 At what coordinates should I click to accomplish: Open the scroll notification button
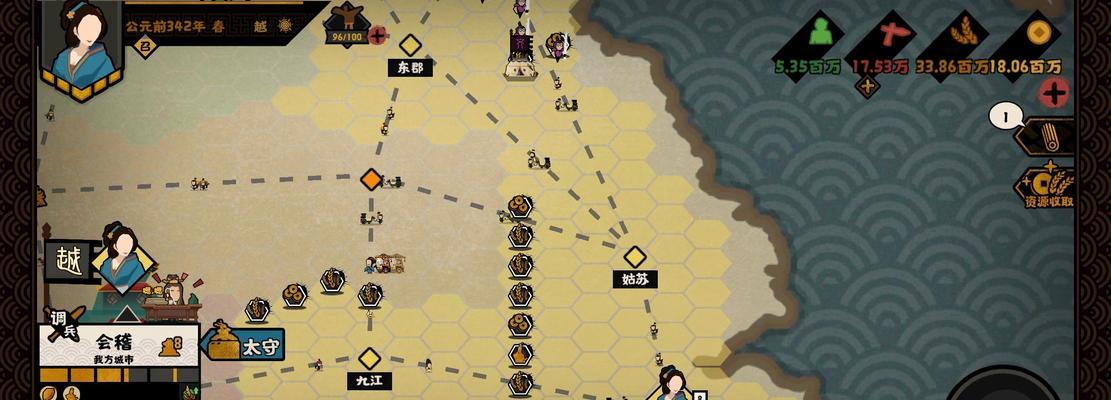click(x=1046, y=137)
